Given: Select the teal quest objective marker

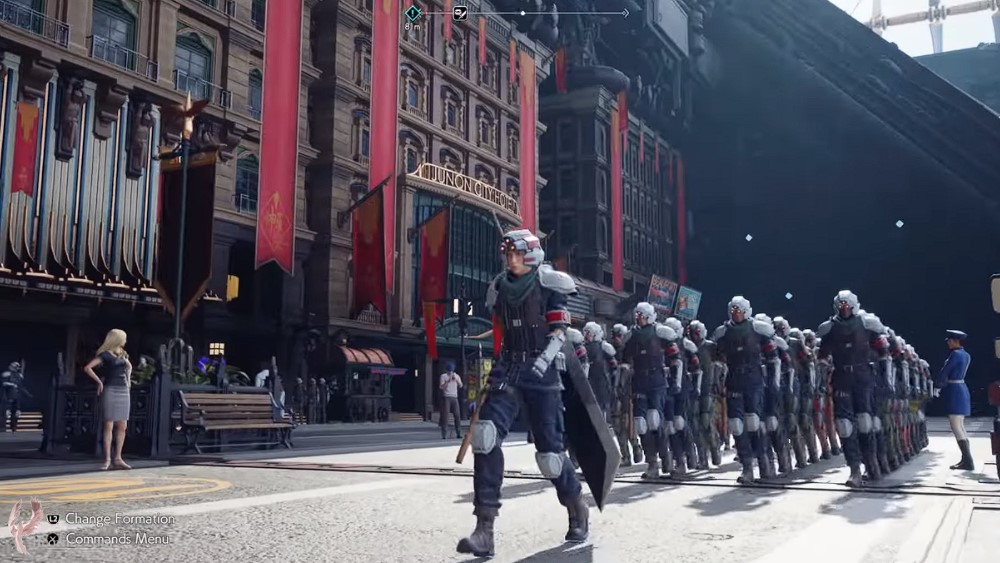Looking at the screenshot, I should tap(413, 12).
